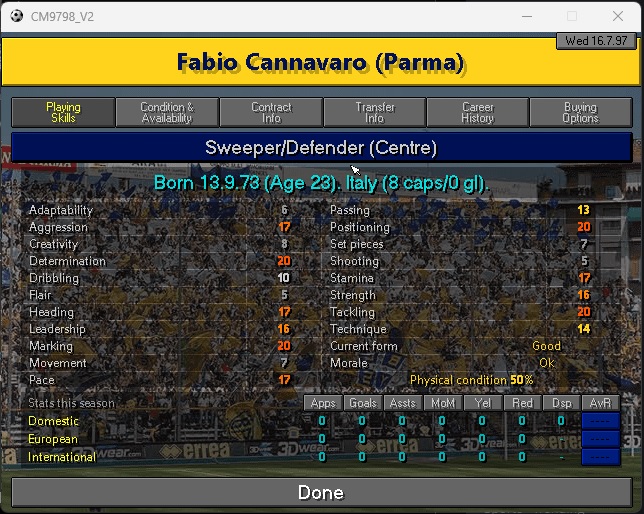Open the Transfer Info tab

pos(375,112)
